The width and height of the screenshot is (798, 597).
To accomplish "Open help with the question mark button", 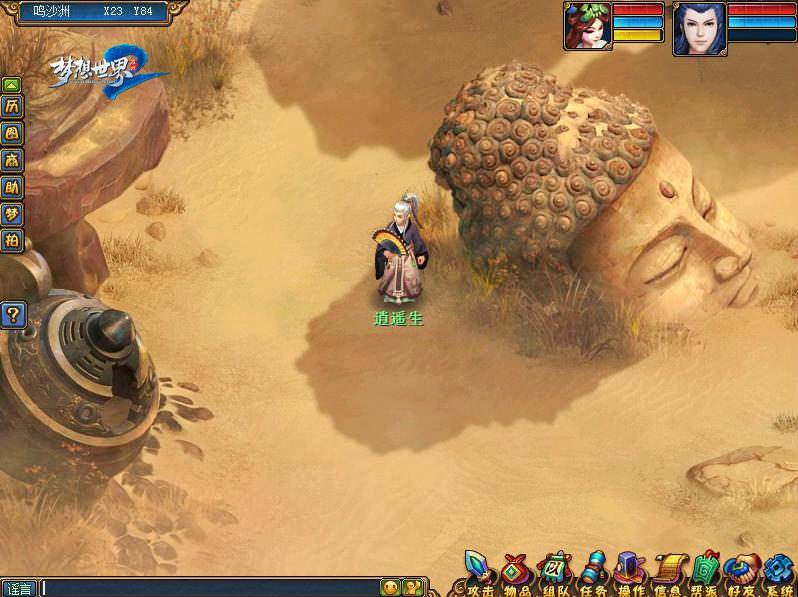I will click(12, 315).
